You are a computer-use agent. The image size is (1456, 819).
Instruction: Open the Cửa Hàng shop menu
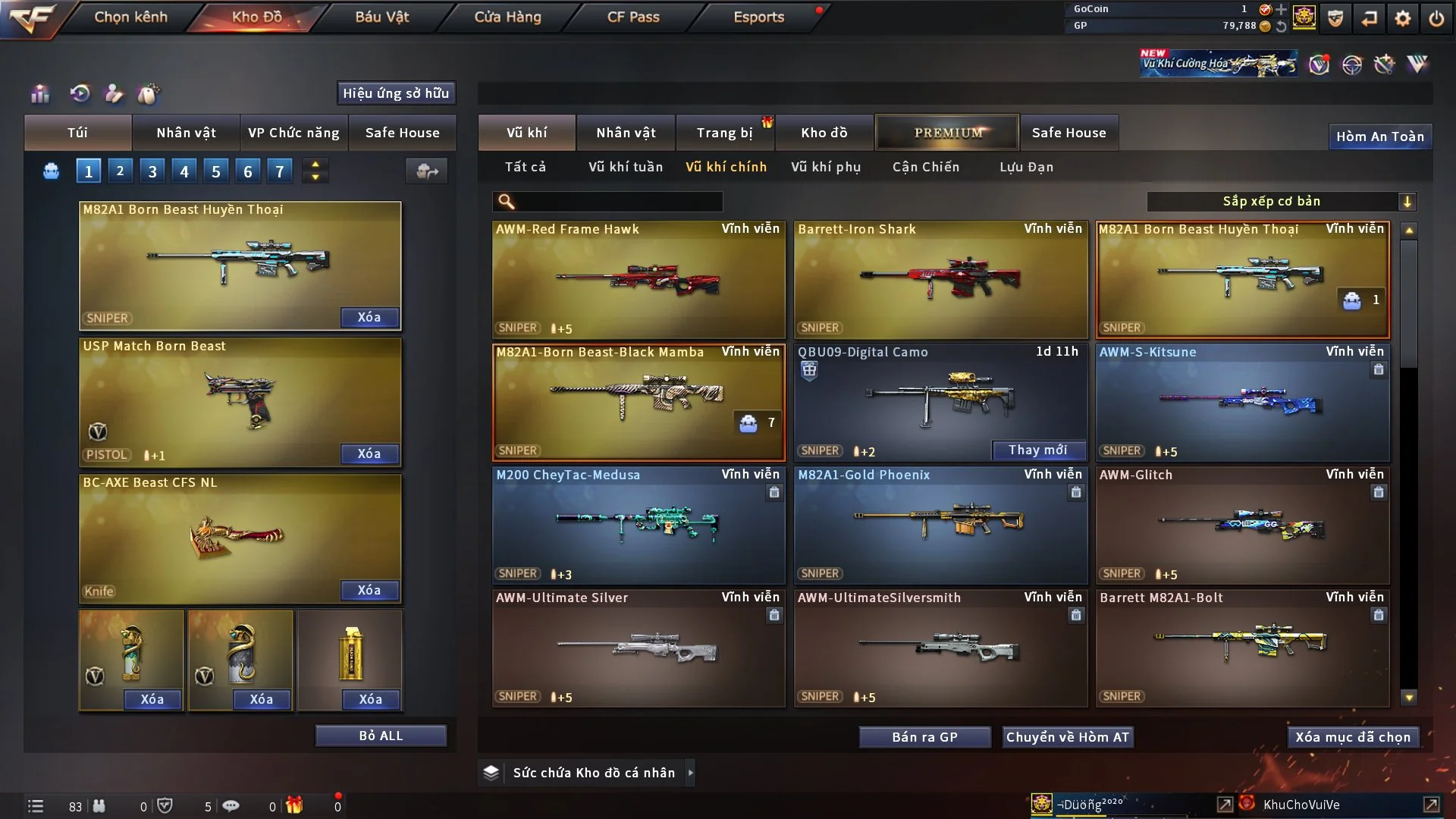[507, 17]
